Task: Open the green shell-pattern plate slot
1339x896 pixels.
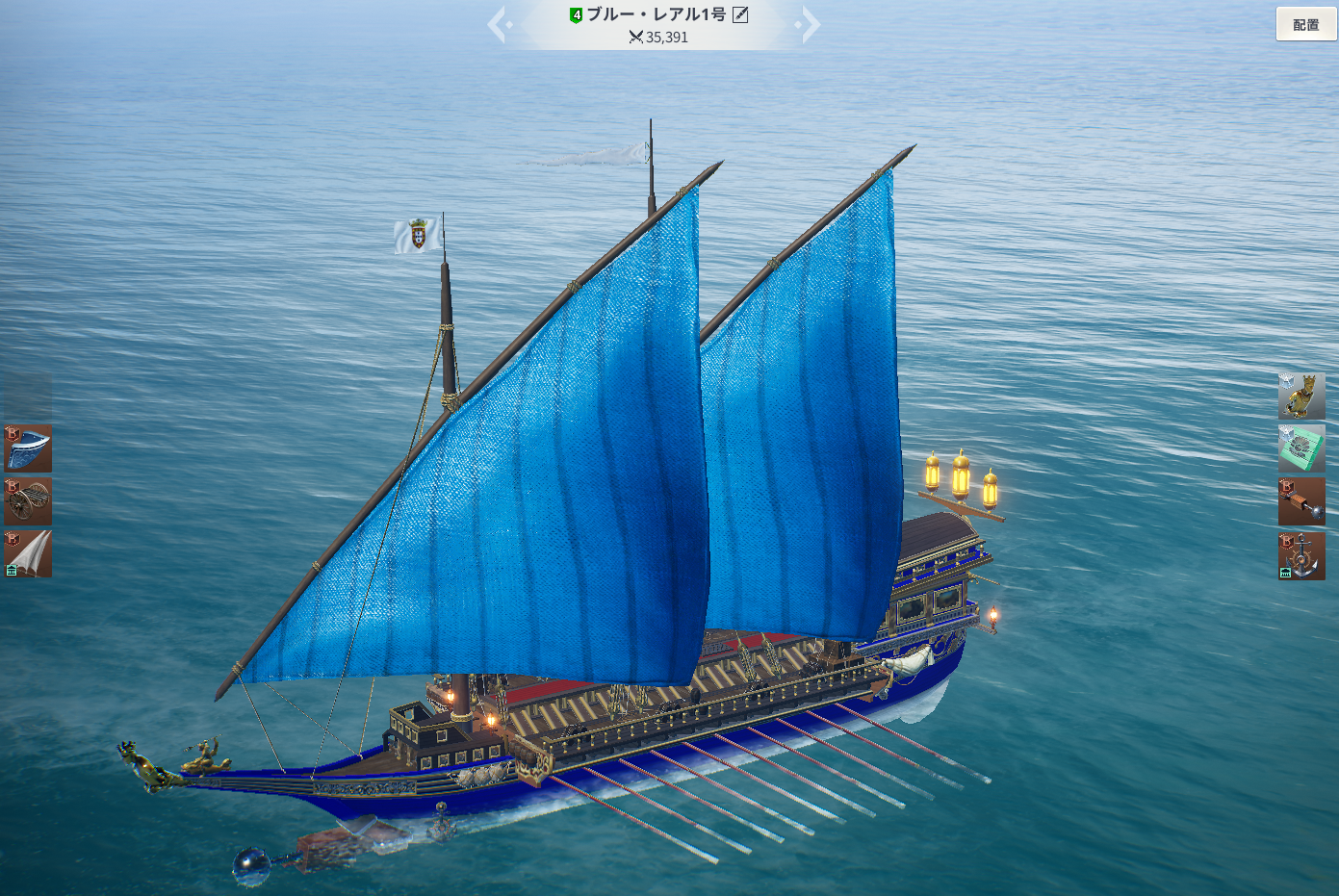Action: click(x=1301, y=448)
